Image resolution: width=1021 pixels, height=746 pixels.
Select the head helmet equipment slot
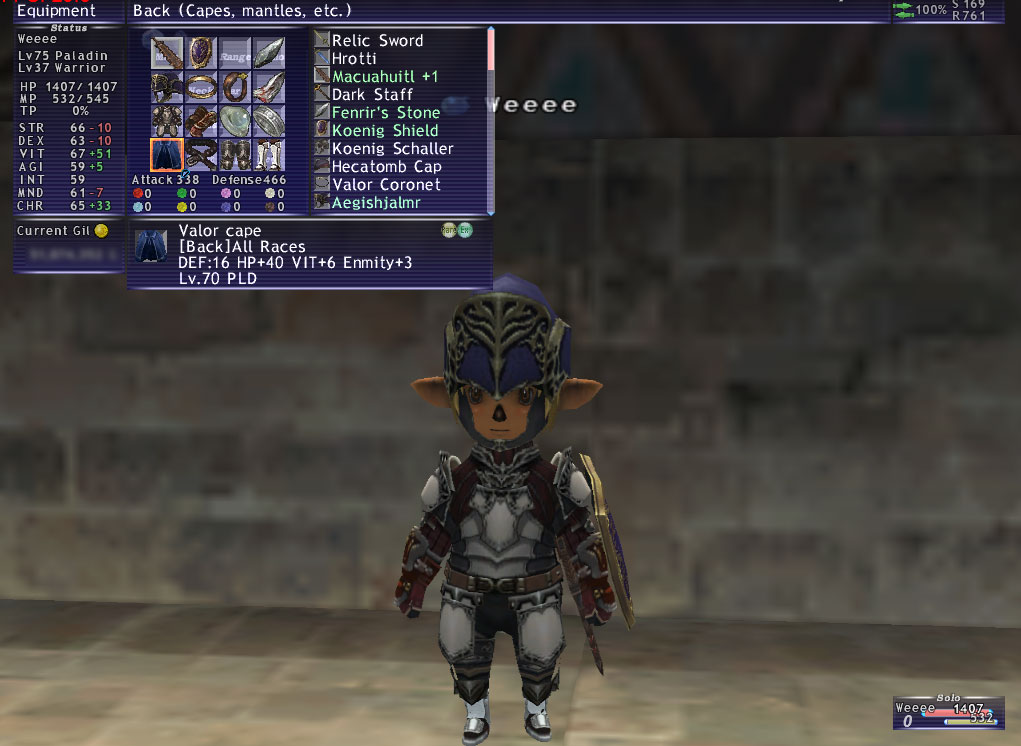coord(167,87)
